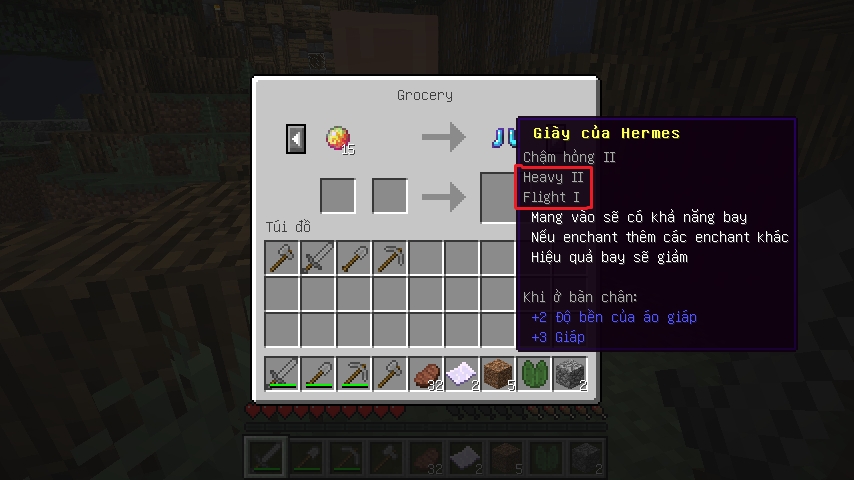Select the worn sword with green durability bar
The height and width of the screenshot is (480, 854).
coord(282,373)
